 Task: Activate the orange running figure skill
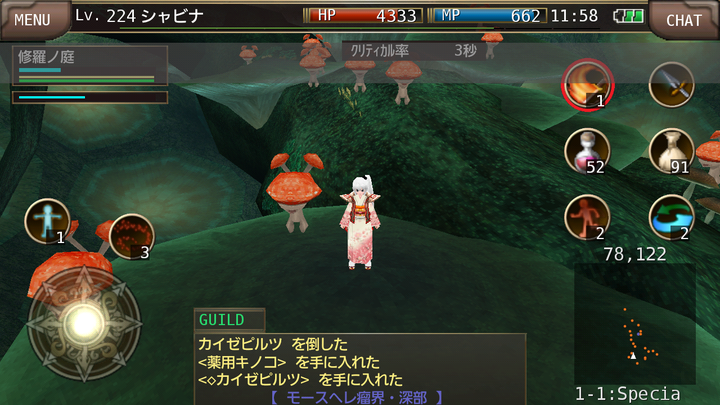587,217
